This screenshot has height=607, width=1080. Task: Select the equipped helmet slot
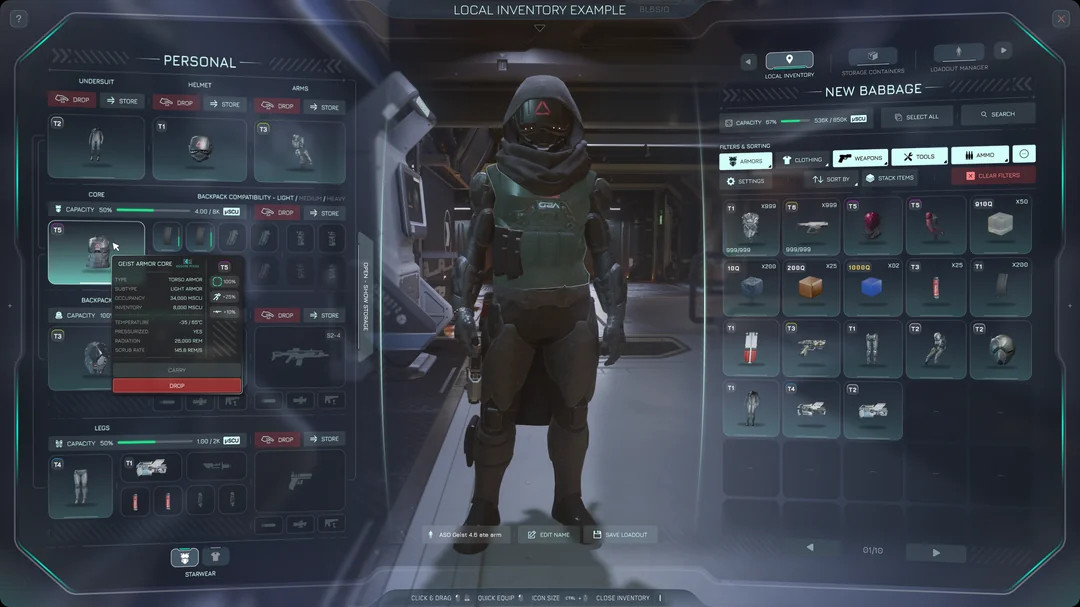point(199,150)
